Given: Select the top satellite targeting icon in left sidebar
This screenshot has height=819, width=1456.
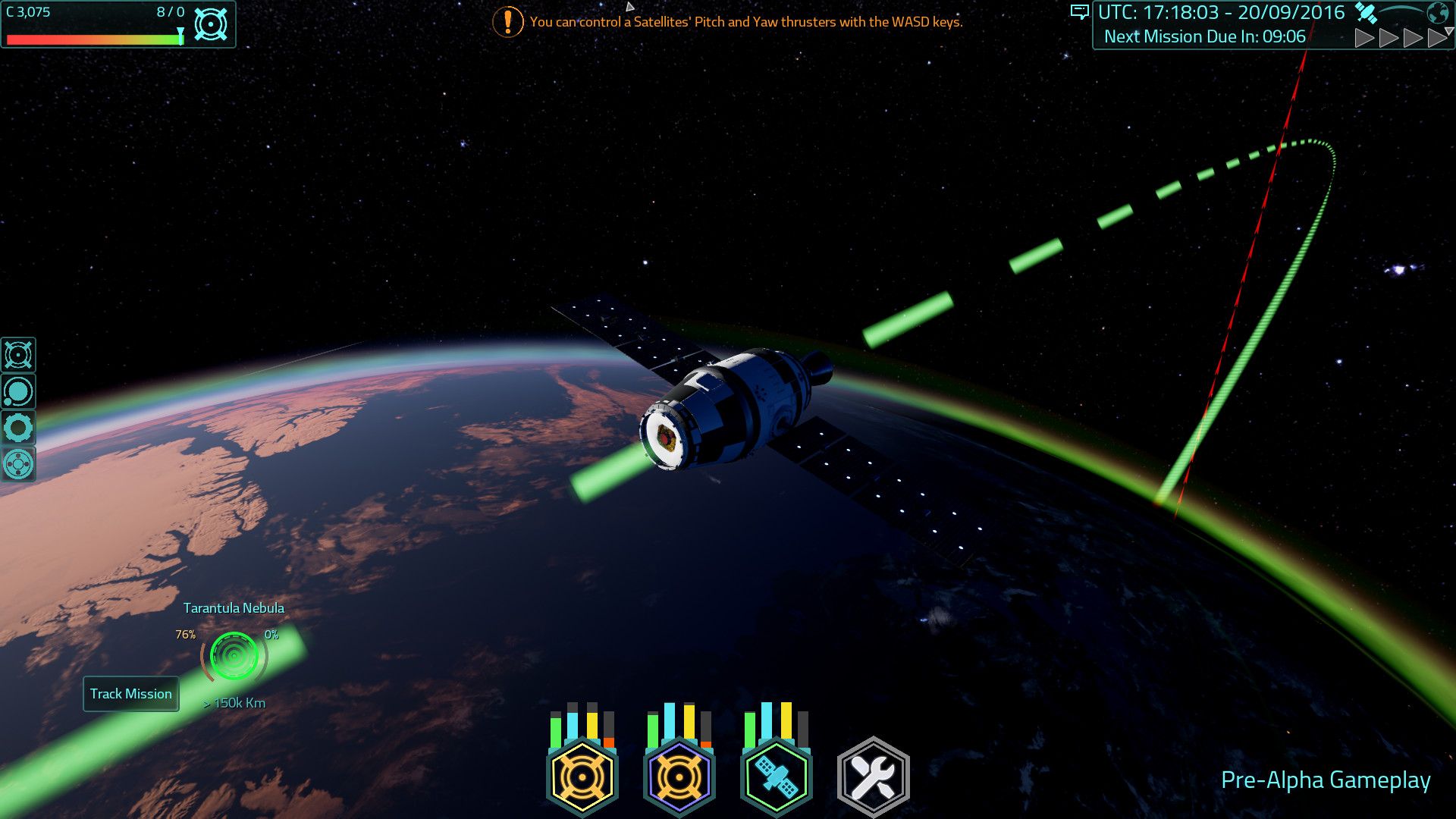Looking at the screenshot, I should tap(18, 354).
